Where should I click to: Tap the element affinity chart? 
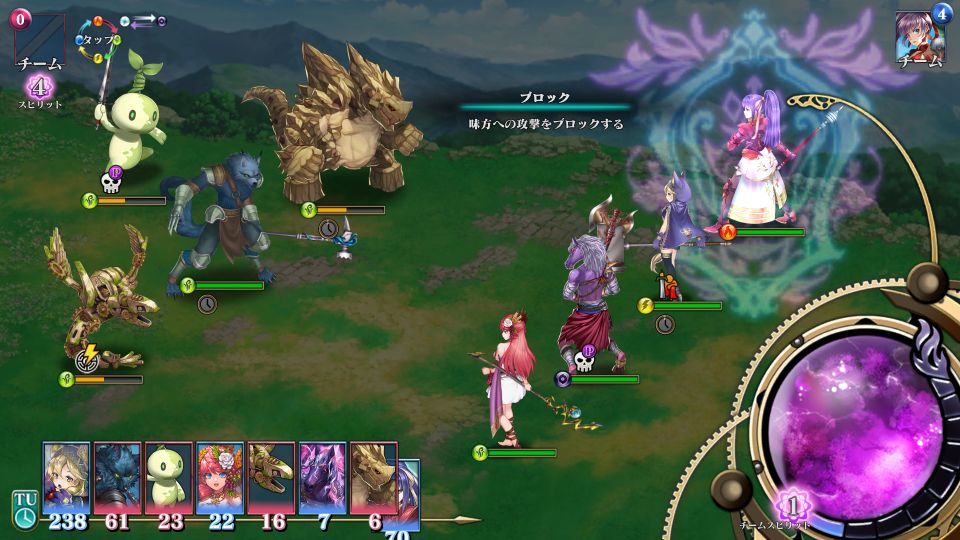(100, 39)
